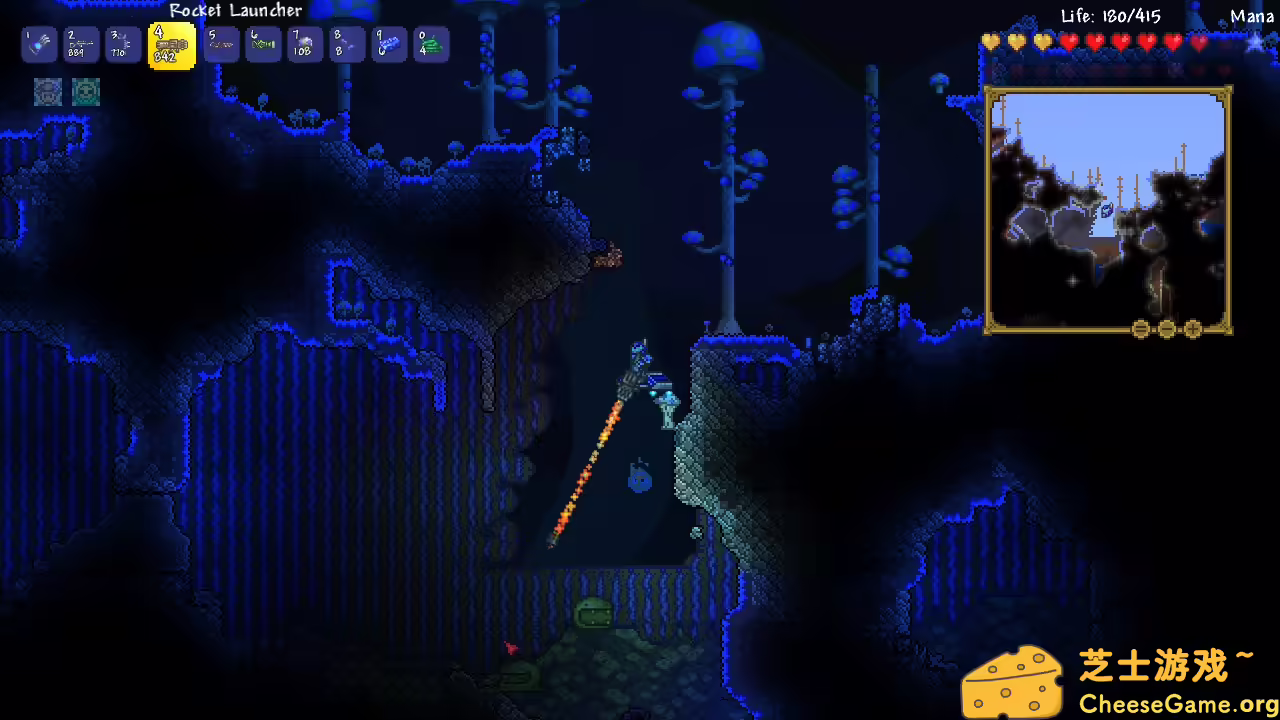Image resolution: width=1280 pixels, height=720 pixels.
Task: Zoom in the minimap with the plus button
Action: pyautogui.click(x=1192, y=329)
